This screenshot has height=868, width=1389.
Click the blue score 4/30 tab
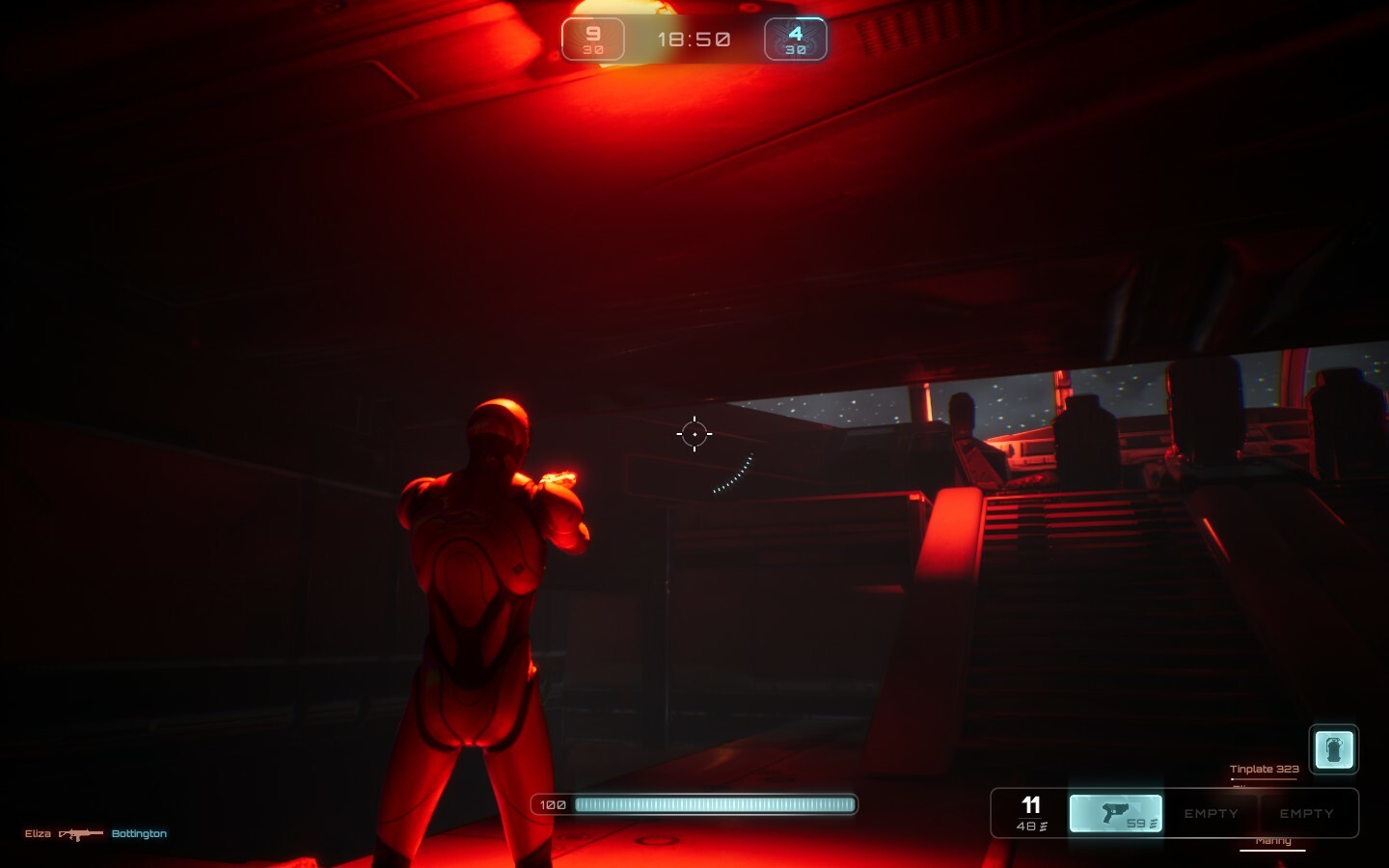[x=795, y=39]
